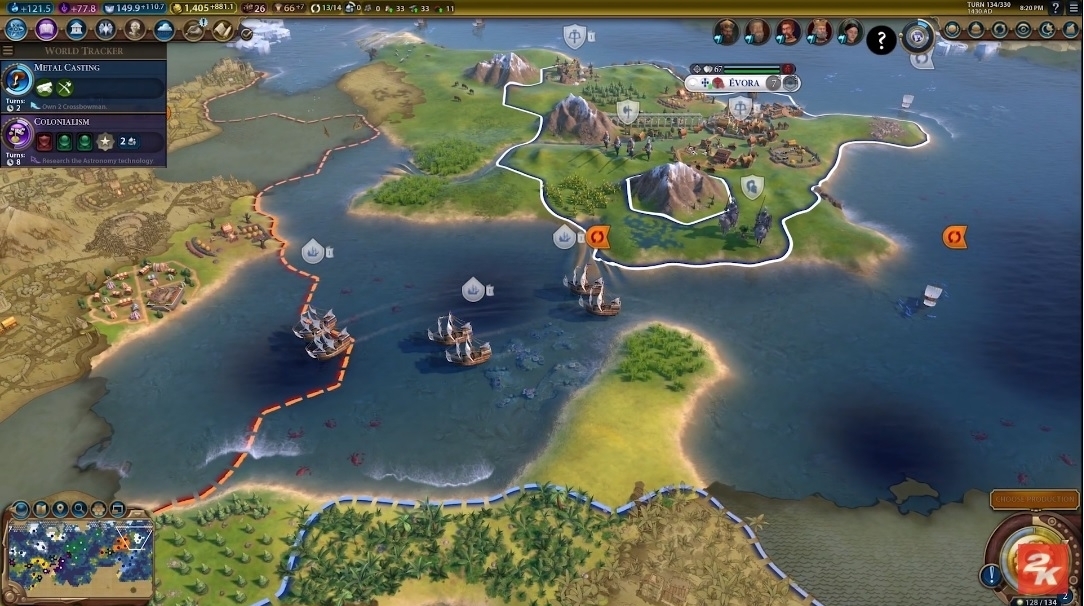Open the climate cloud icon screen
Screen dimensions: 1084x606
[164, 30]
